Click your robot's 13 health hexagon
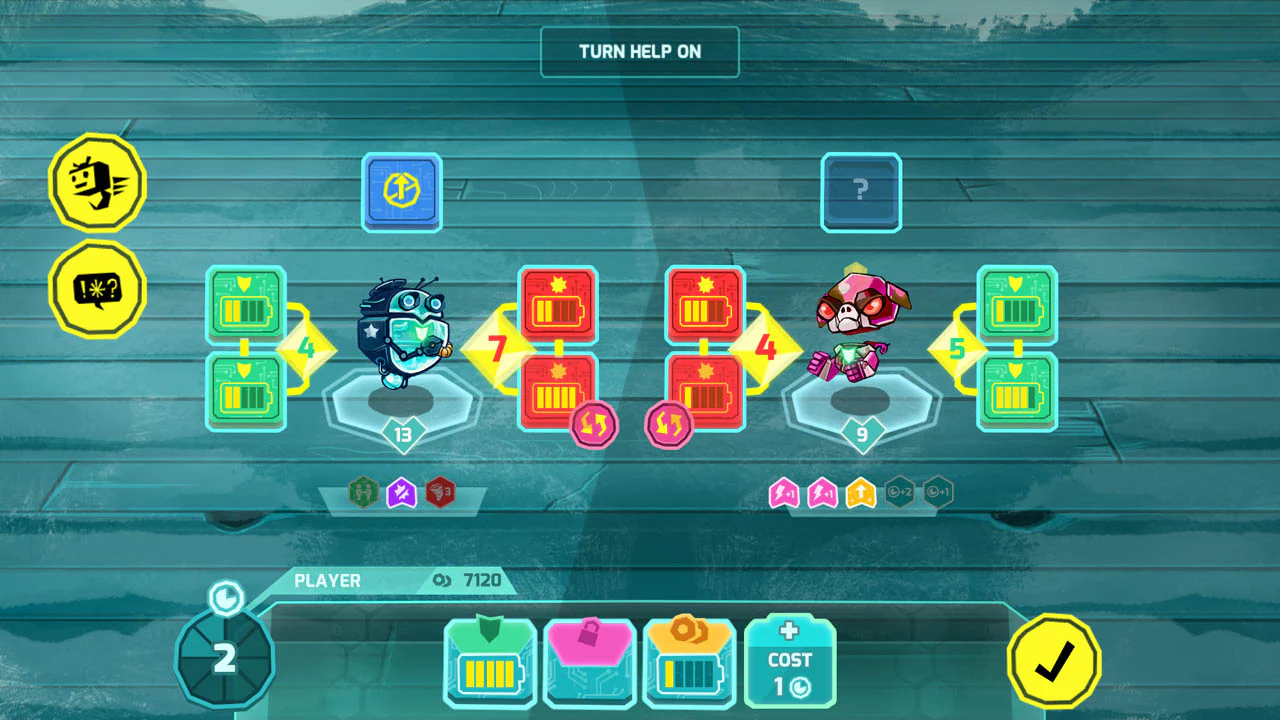The image size is (1280, 720). pos(404,437)
